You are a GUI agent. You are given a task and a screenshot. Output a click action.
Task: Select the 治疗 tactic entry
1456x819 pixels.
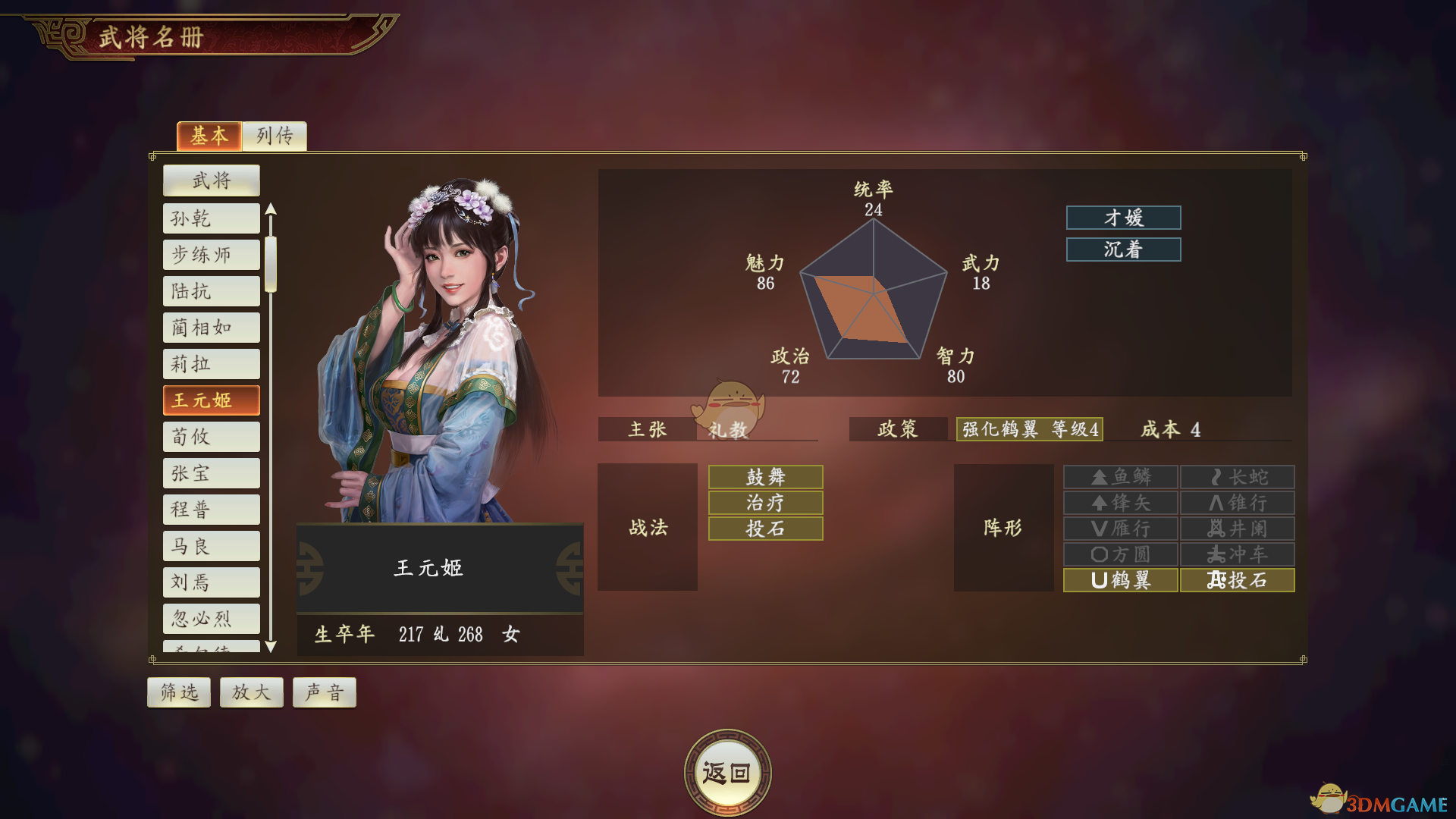[764, 502]
